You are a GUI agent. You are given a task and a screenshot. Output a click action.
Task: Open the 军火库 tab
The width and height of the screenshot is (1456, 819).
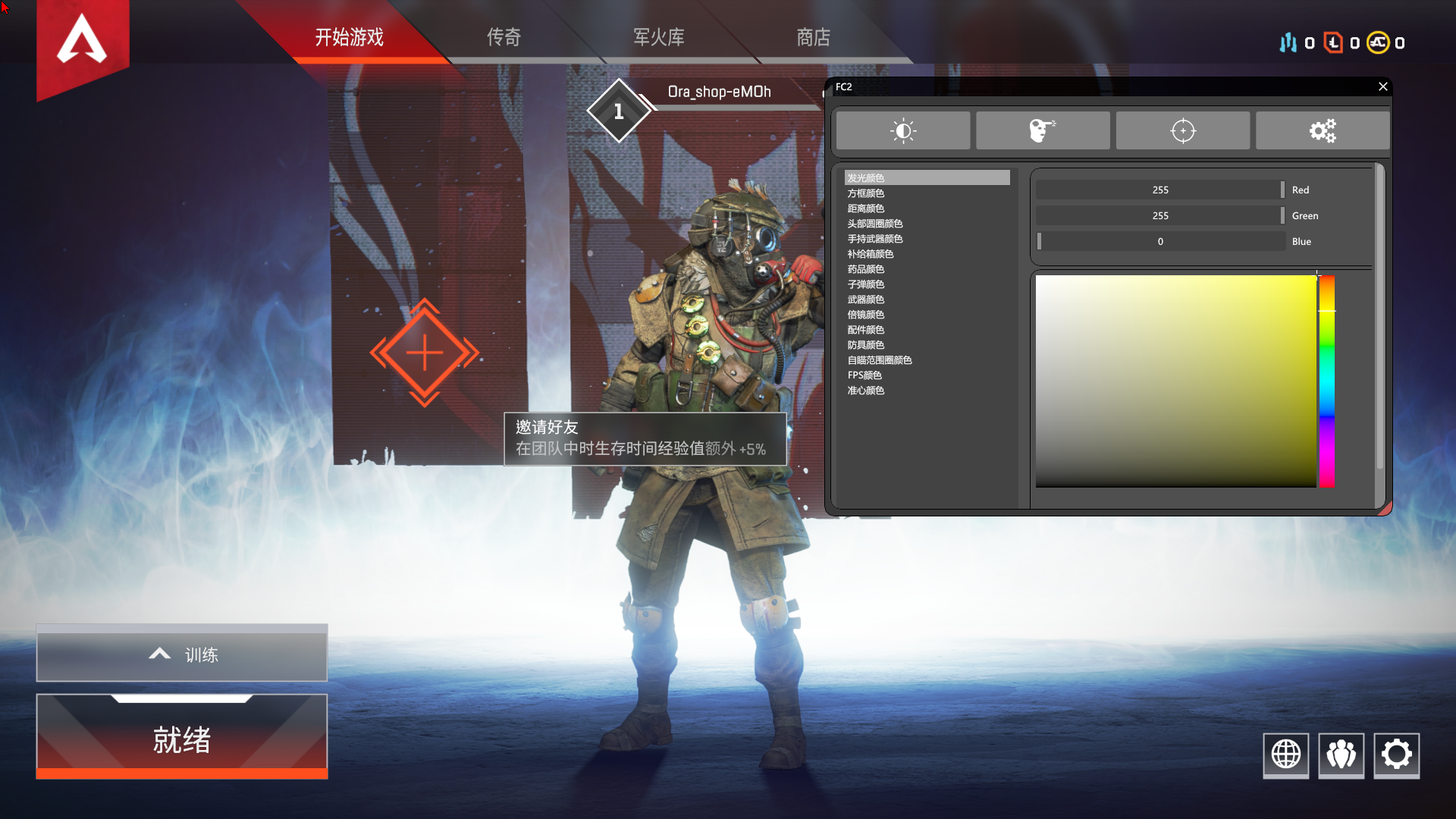click(x=658, y=37)
